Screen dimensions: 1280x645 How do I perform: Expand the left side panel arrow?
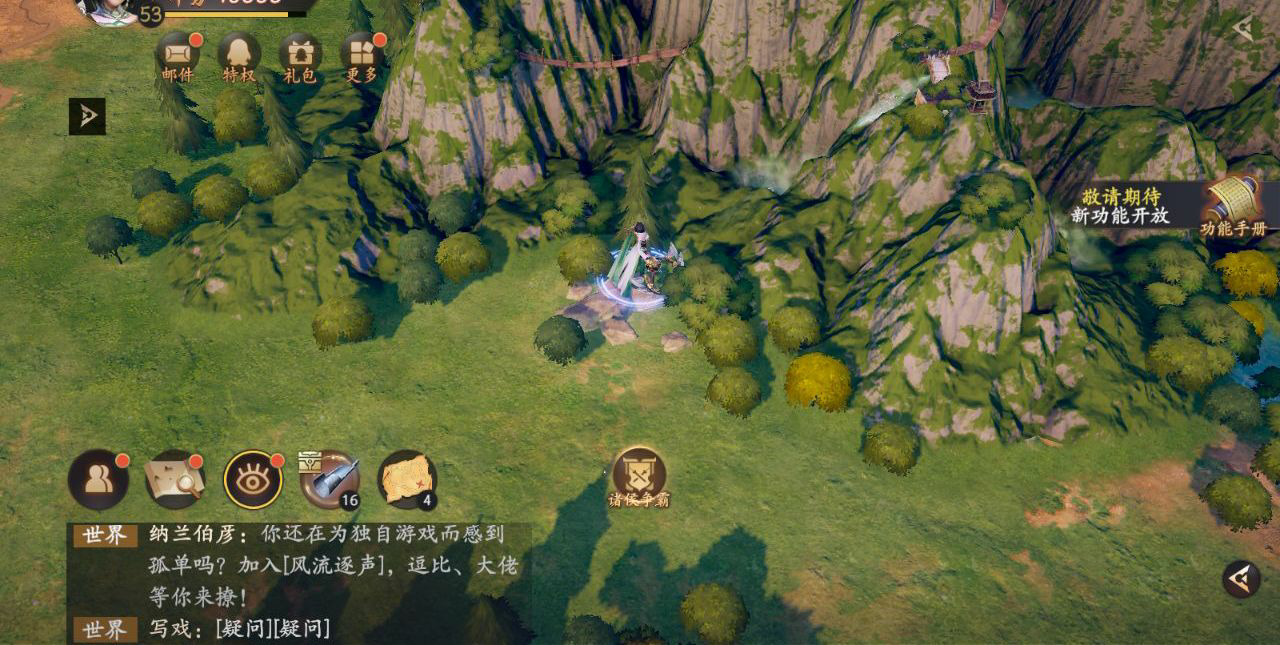coord(87,117)
